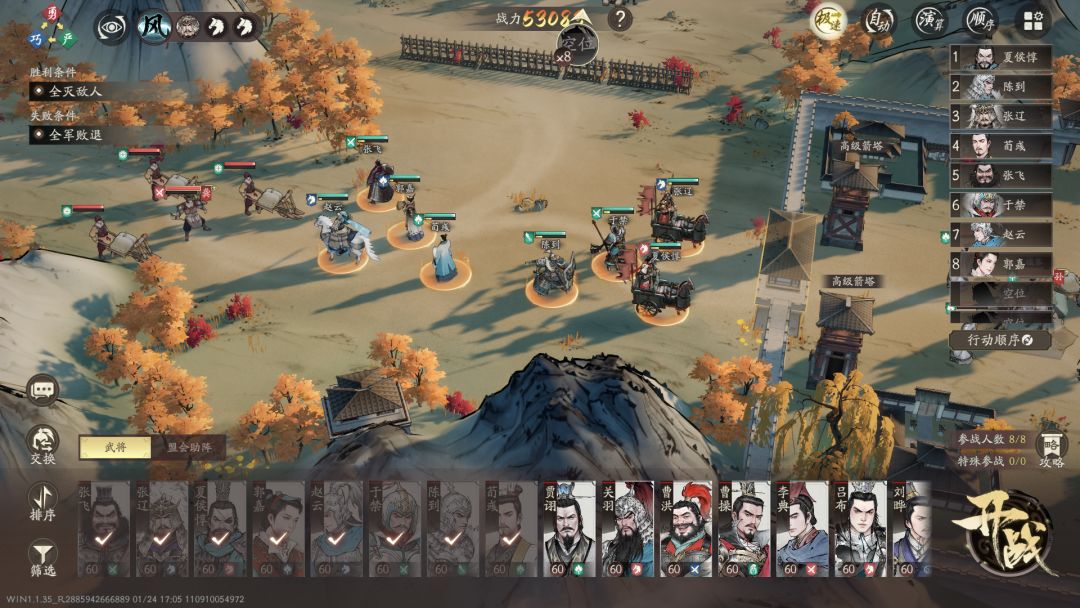Toggle the 极速 fast speed mode
Image resolution: width=1080 pixels, height=608 pixels.
pyautogui.click(x=827, y=20)
